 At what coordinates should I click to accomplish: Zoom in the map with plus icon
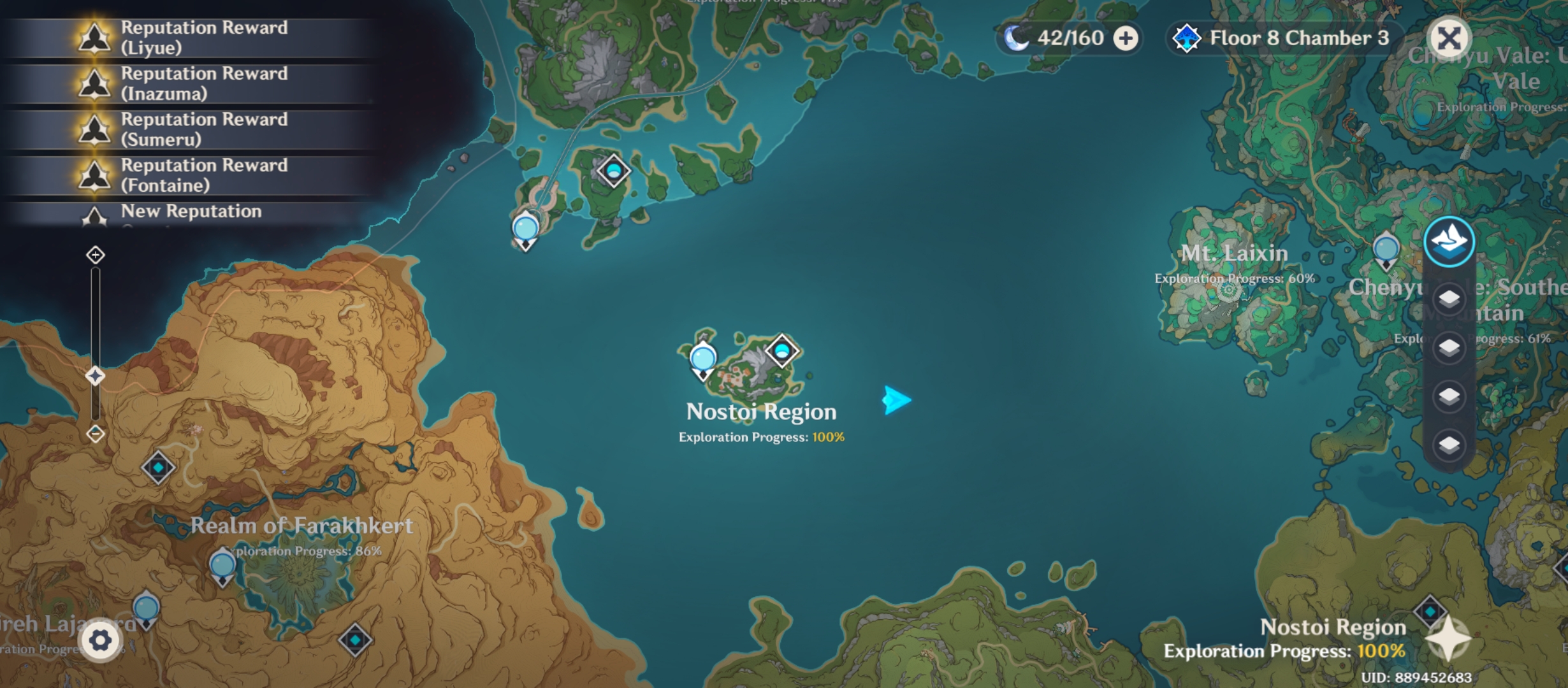click(x=96, y=255)
